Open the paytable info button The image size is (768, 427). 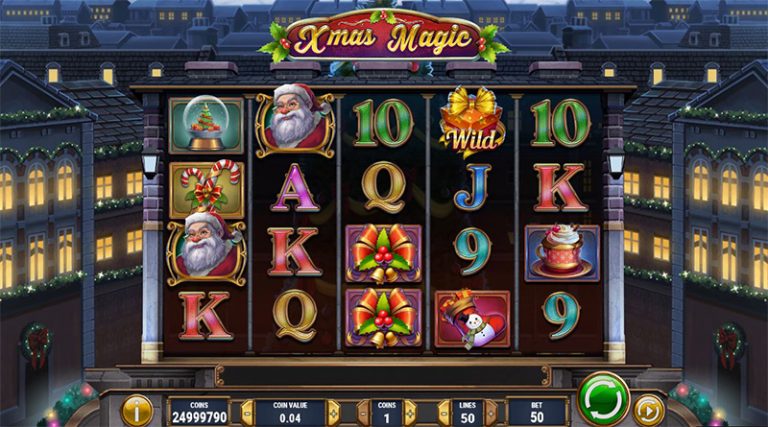[137, 409]
